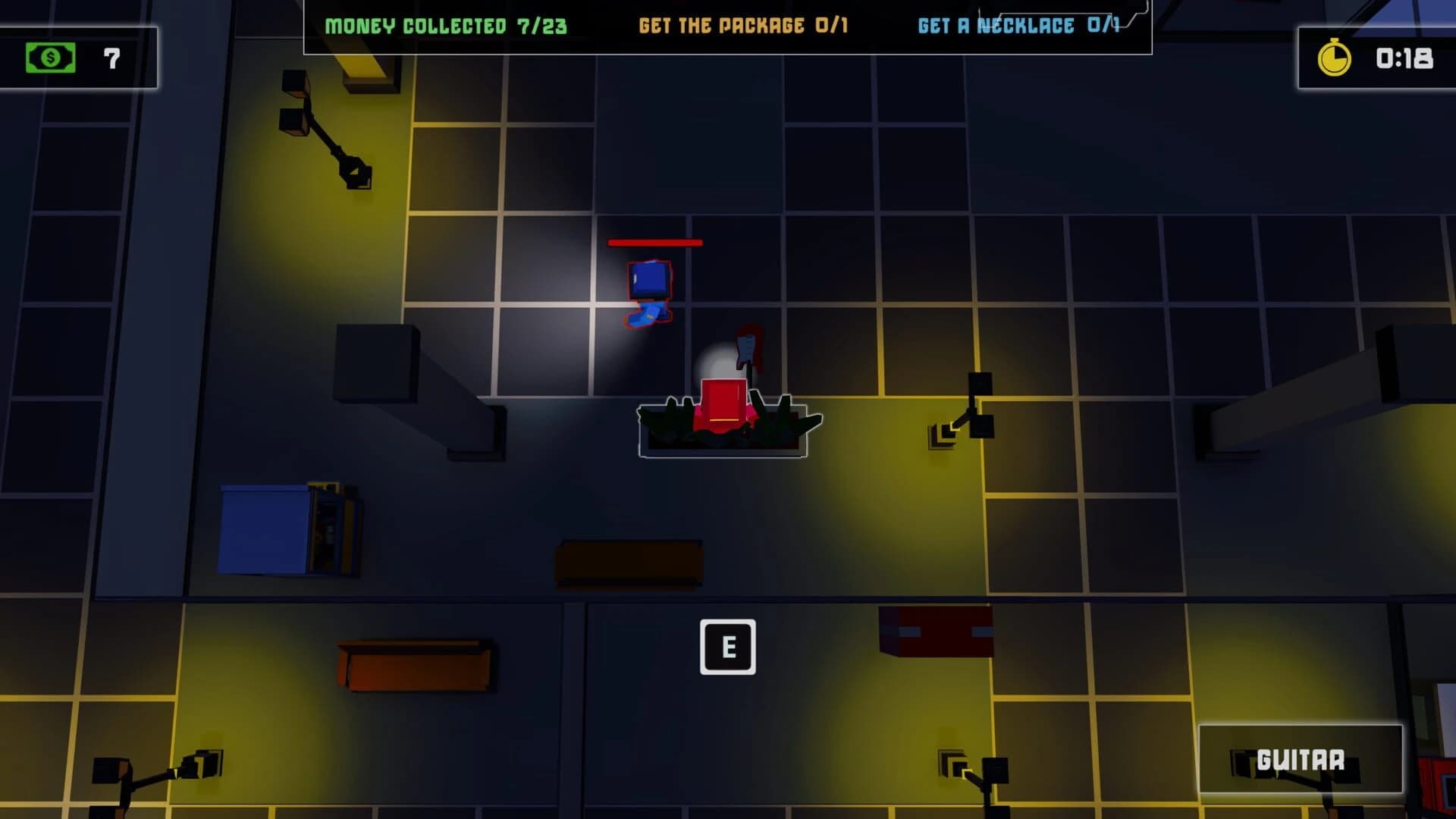Screen dimensions: 1456x819
Task: Select the red guitar pickup item
Action: 746,356
